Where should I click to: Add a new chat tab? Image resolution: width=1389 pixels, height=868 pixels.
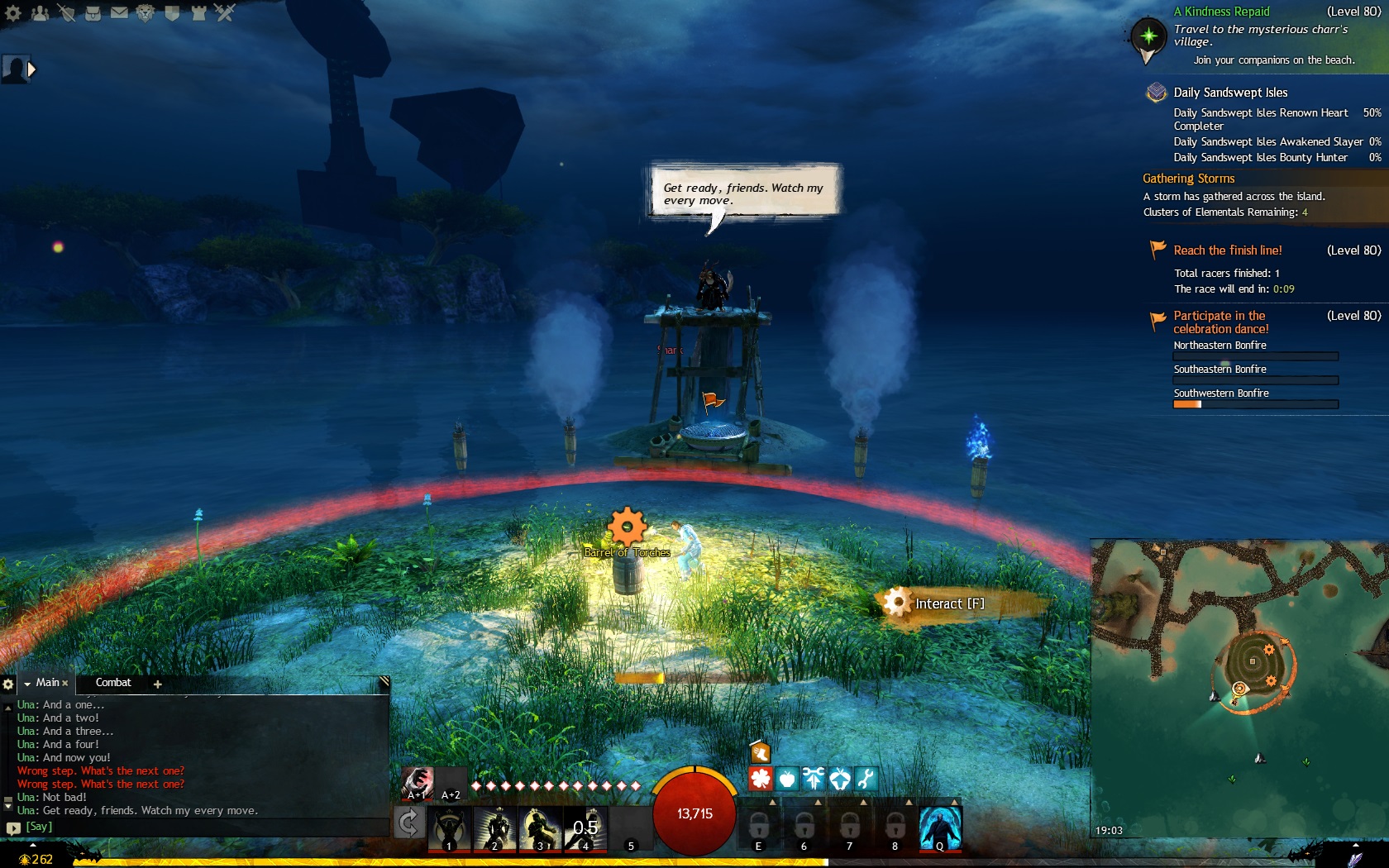pyautogui.click(x=157, y=684)
